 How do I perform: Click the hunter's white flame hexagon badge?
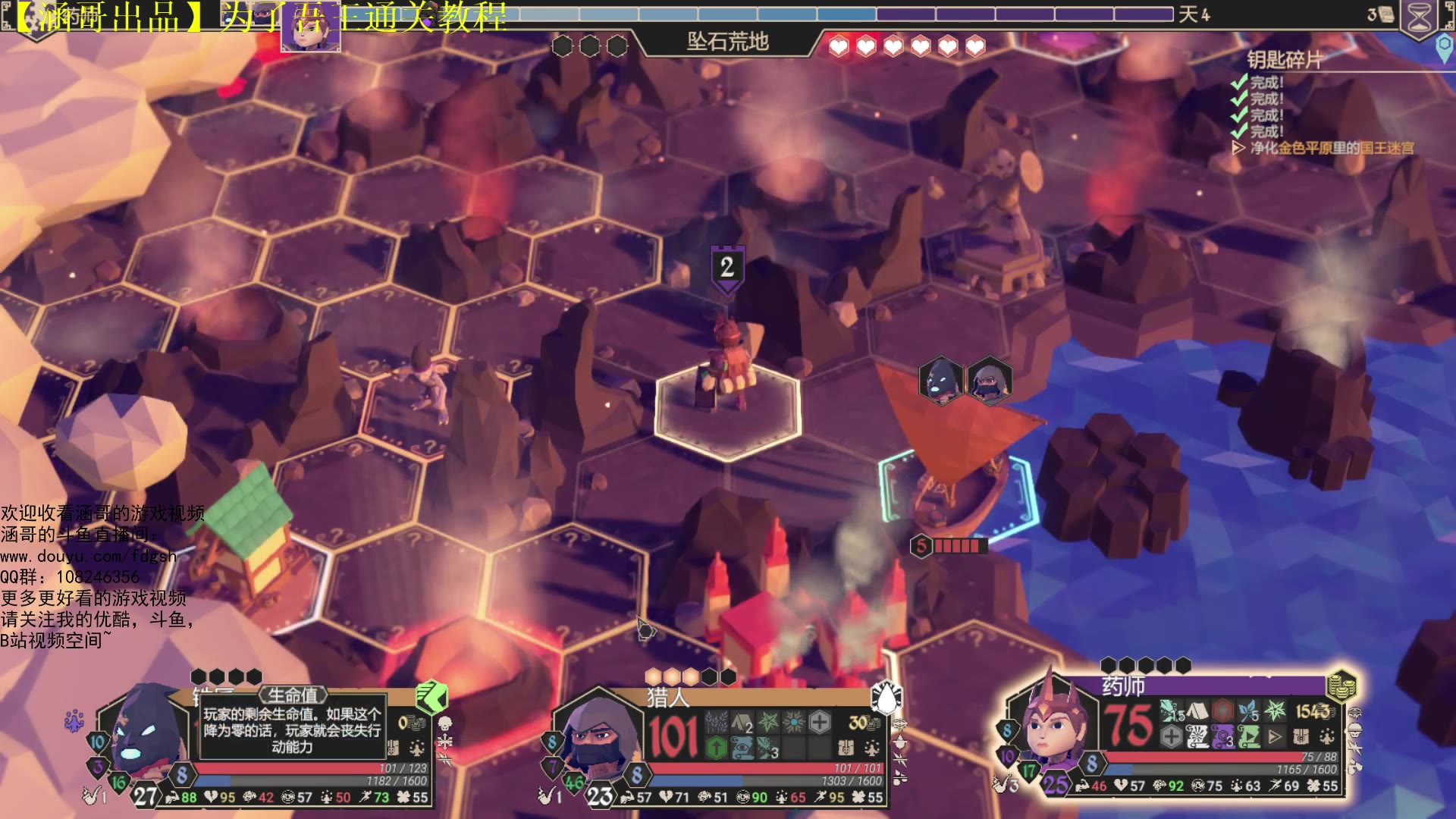point(886,698)
